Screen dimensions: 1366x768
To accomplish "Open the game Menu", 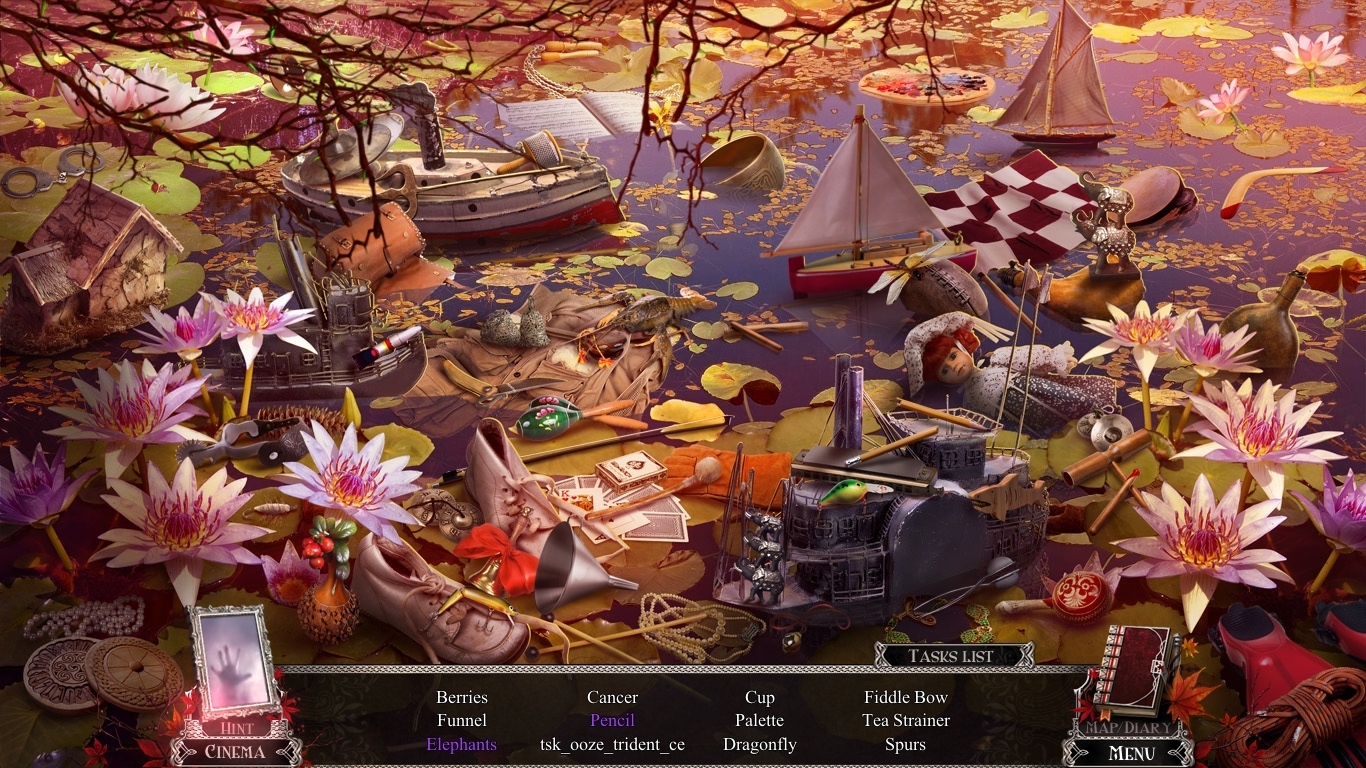I will pos(1132,753).
